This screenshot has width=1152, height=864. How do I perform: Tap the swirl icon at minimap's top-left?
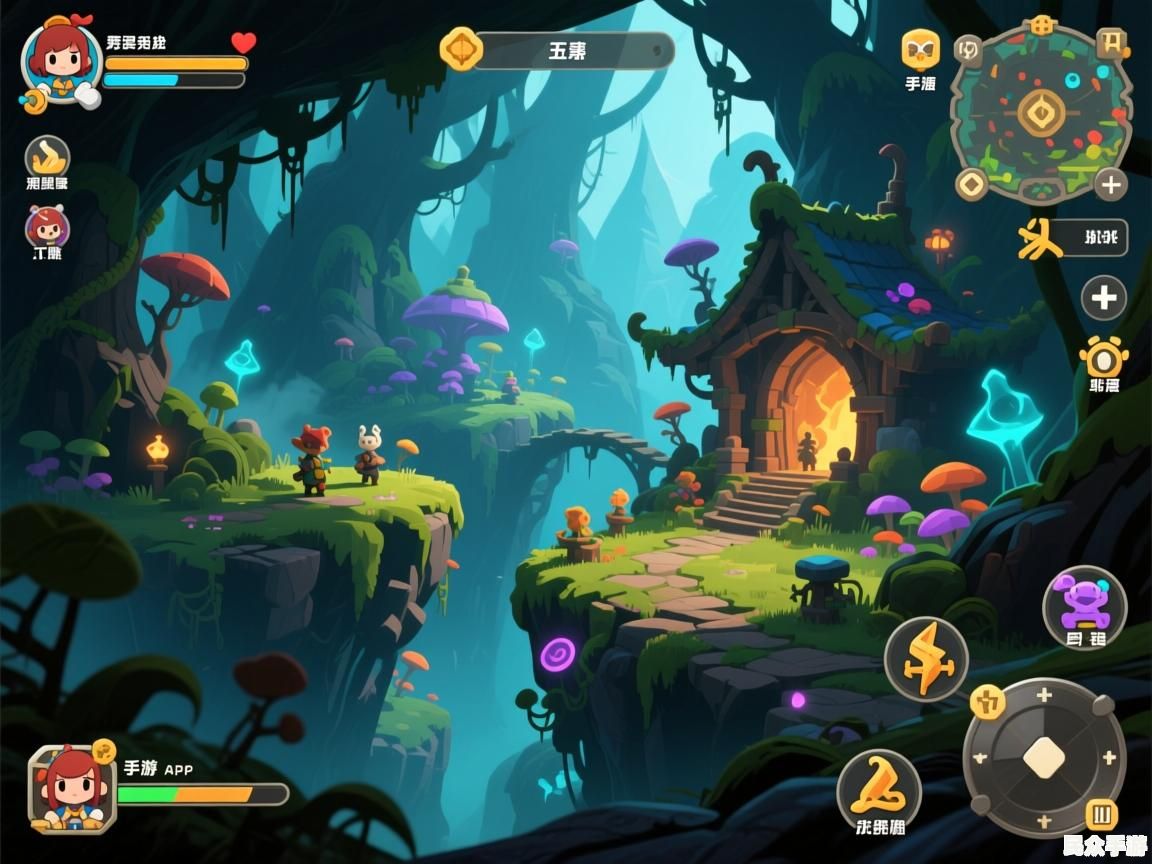tap(968, 47)
